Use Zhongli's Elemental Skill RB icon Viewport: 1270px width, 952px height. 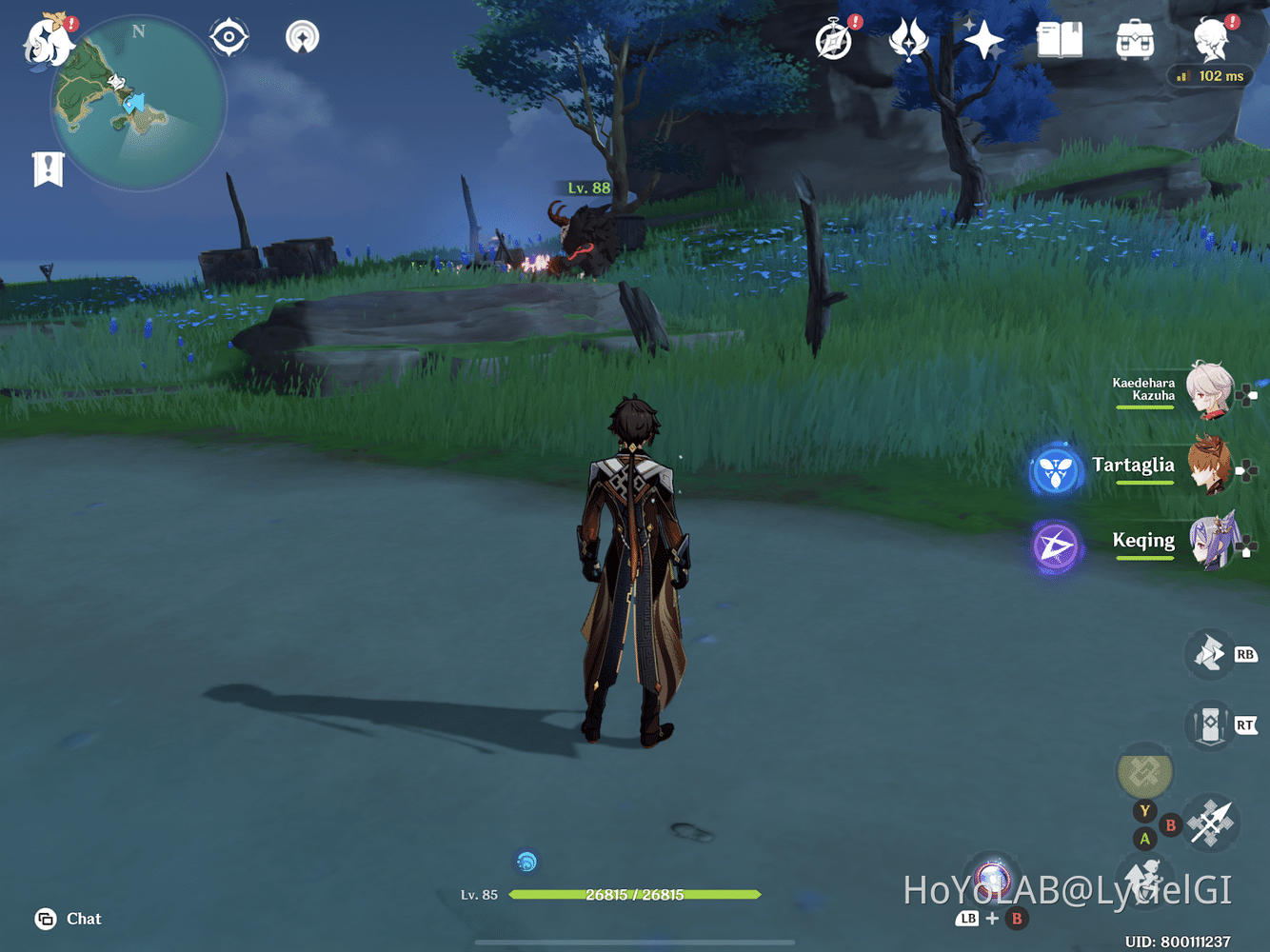coord(1211,655)
